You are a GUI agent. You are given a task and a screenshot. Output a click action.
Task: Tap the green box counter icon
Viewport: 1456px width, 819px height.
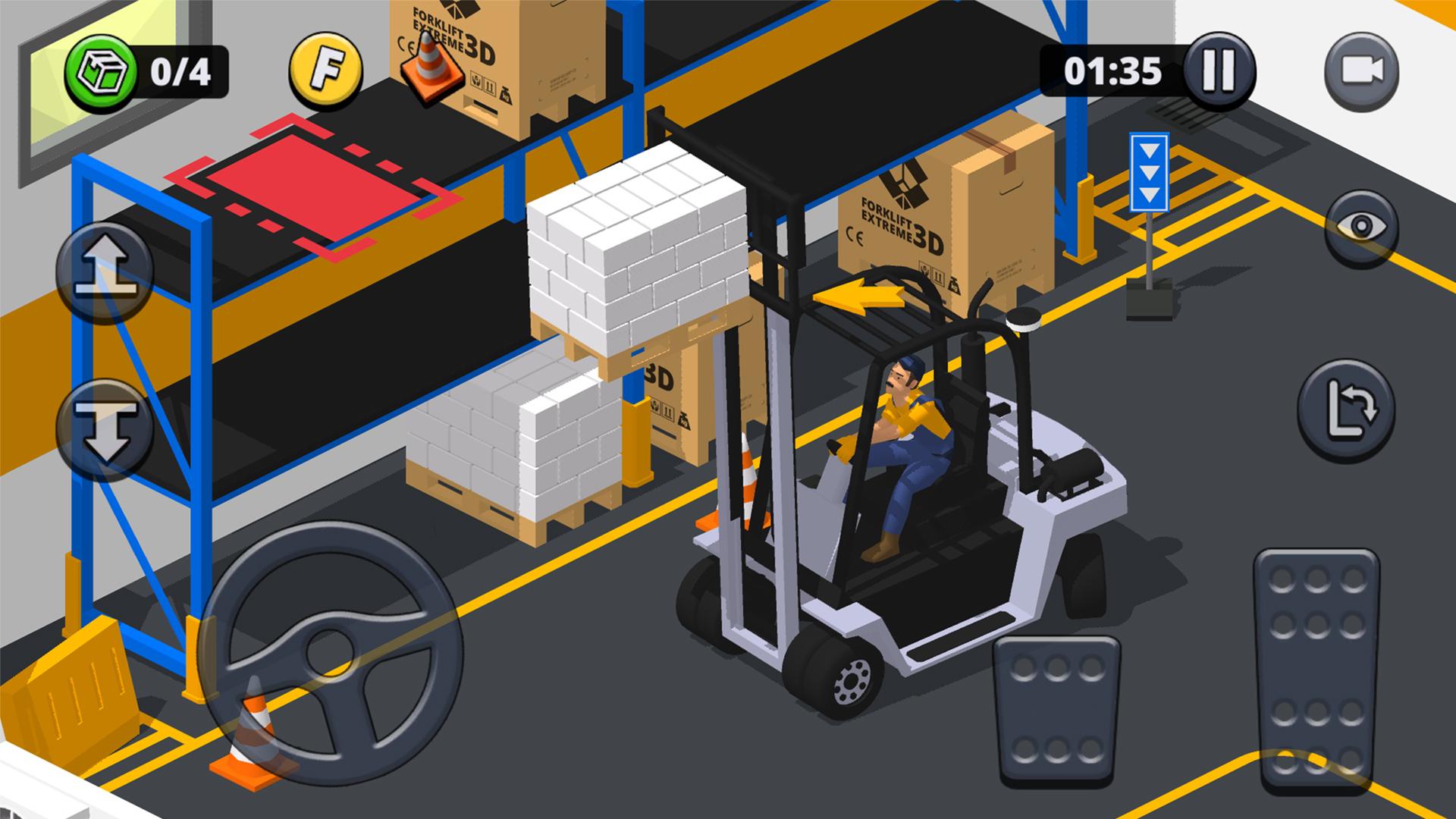tap(106, 71)
